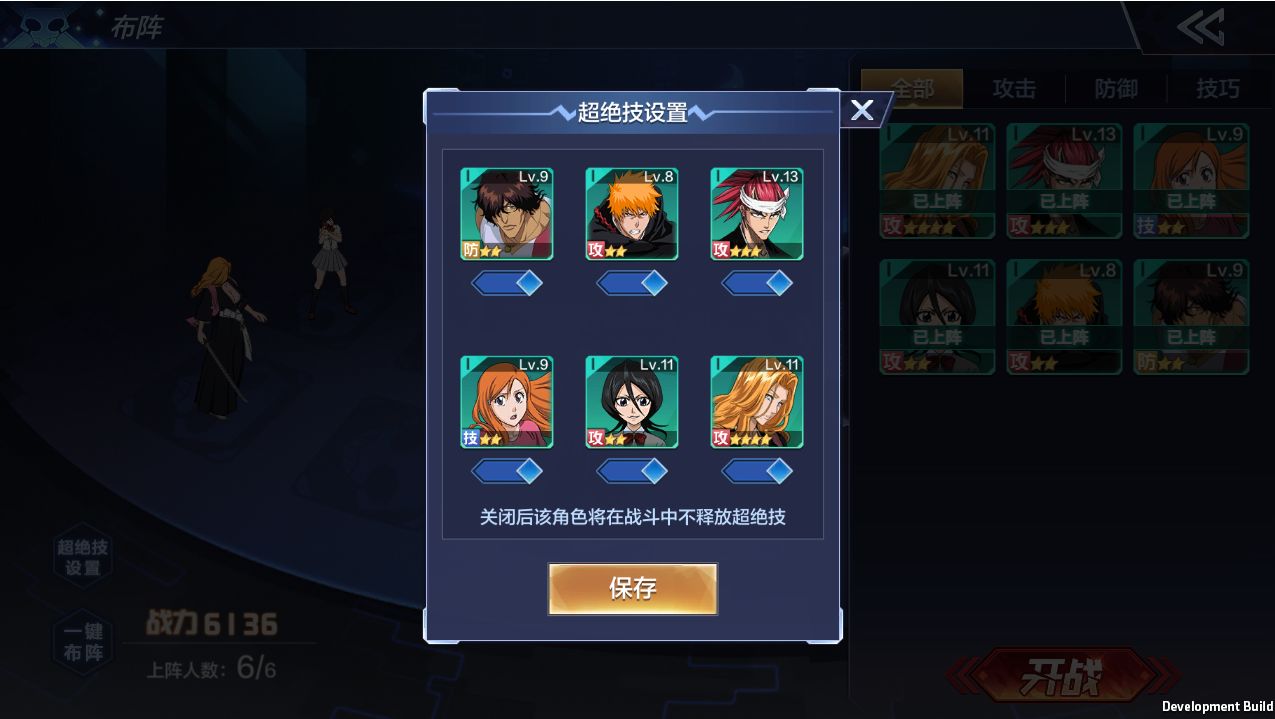1275x719 pixels.
Task: Toggle ultimate for blonde Lv.11 Rangiku
Action: point(757,471)
